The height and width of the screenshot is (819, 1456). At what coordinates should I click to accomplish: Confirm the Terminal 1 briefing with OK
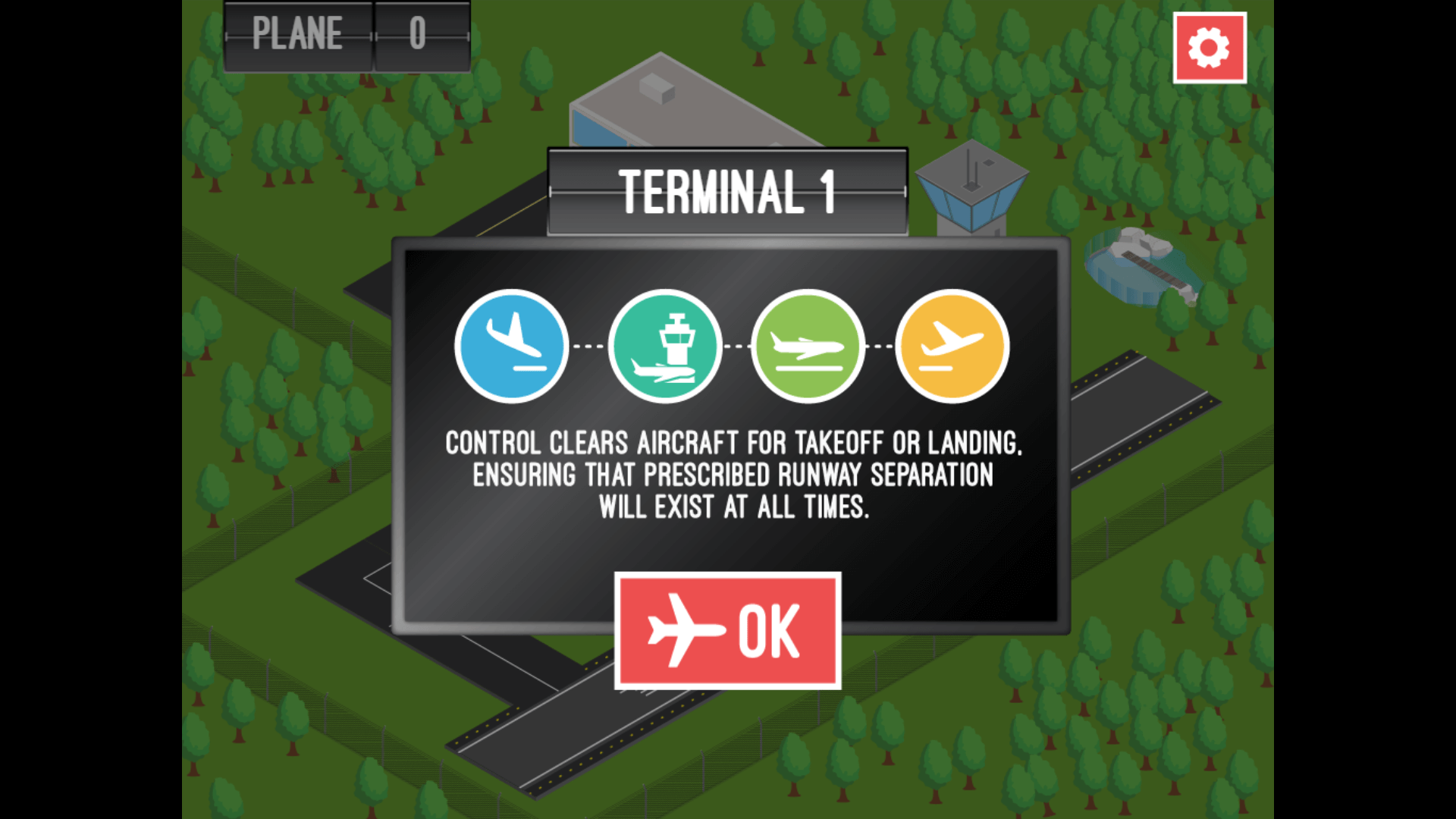[727, 631]
